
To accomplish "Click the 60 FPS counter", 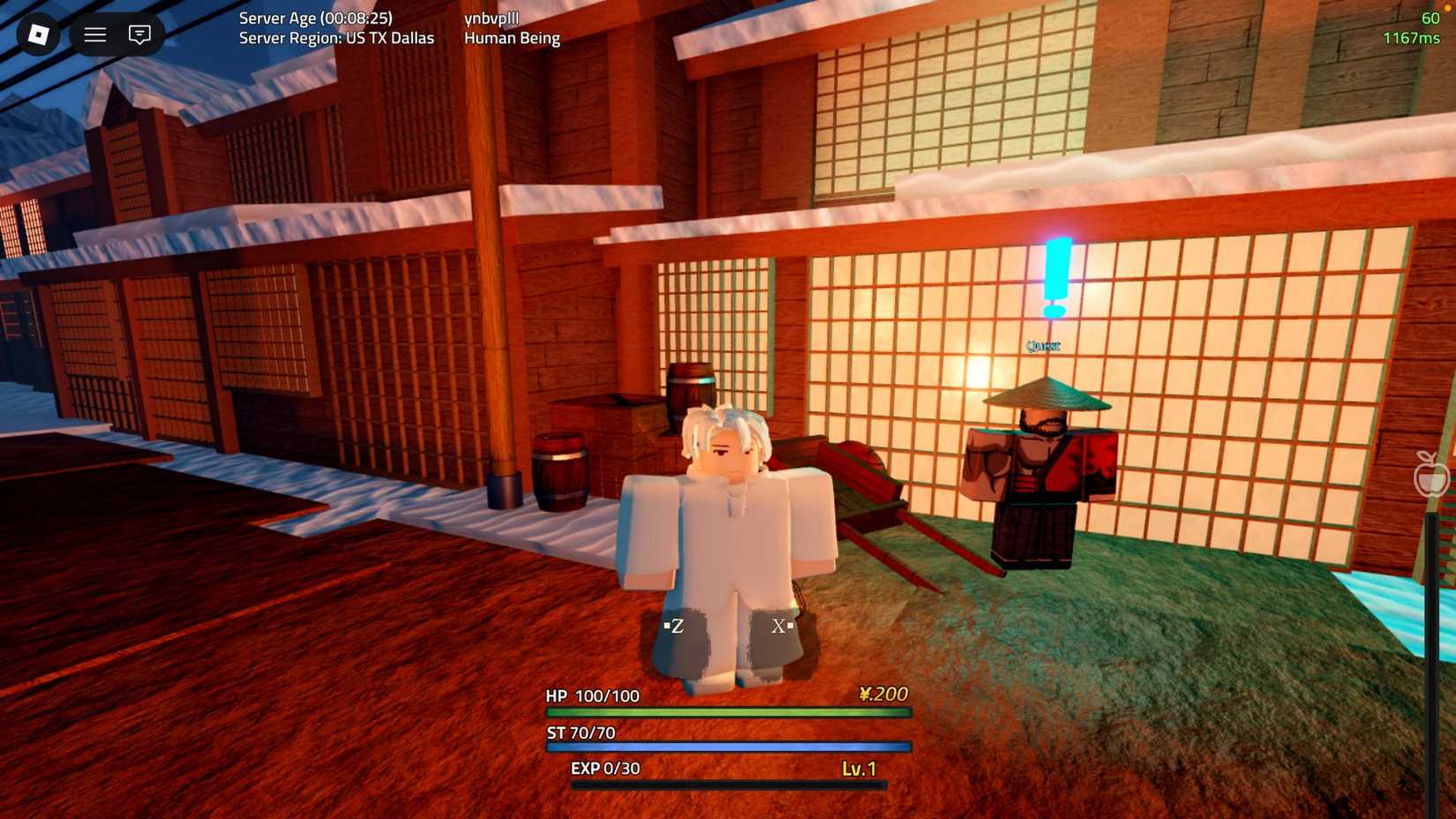I will tap(1428, 17).
